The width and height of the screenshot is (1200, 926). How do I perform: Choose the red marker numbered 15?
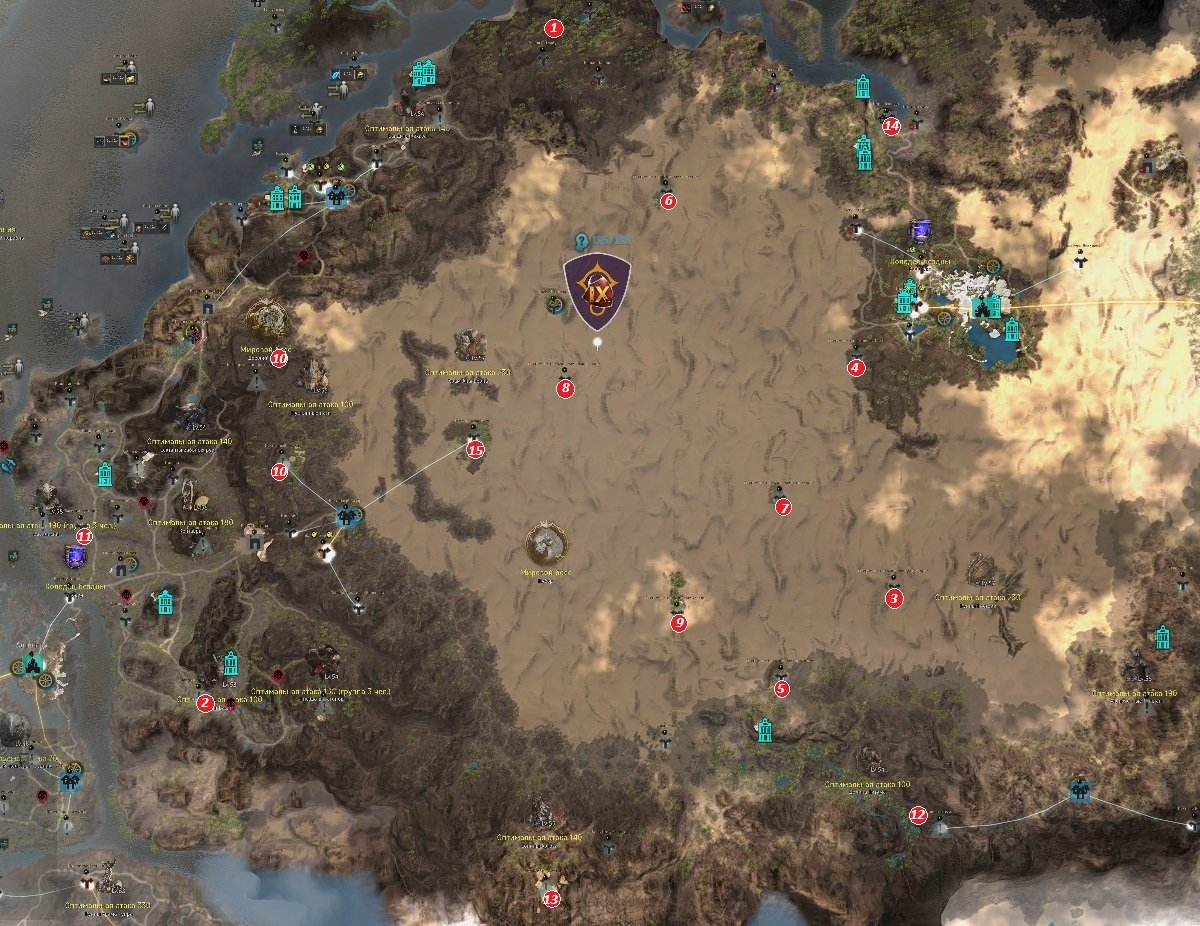475,450
